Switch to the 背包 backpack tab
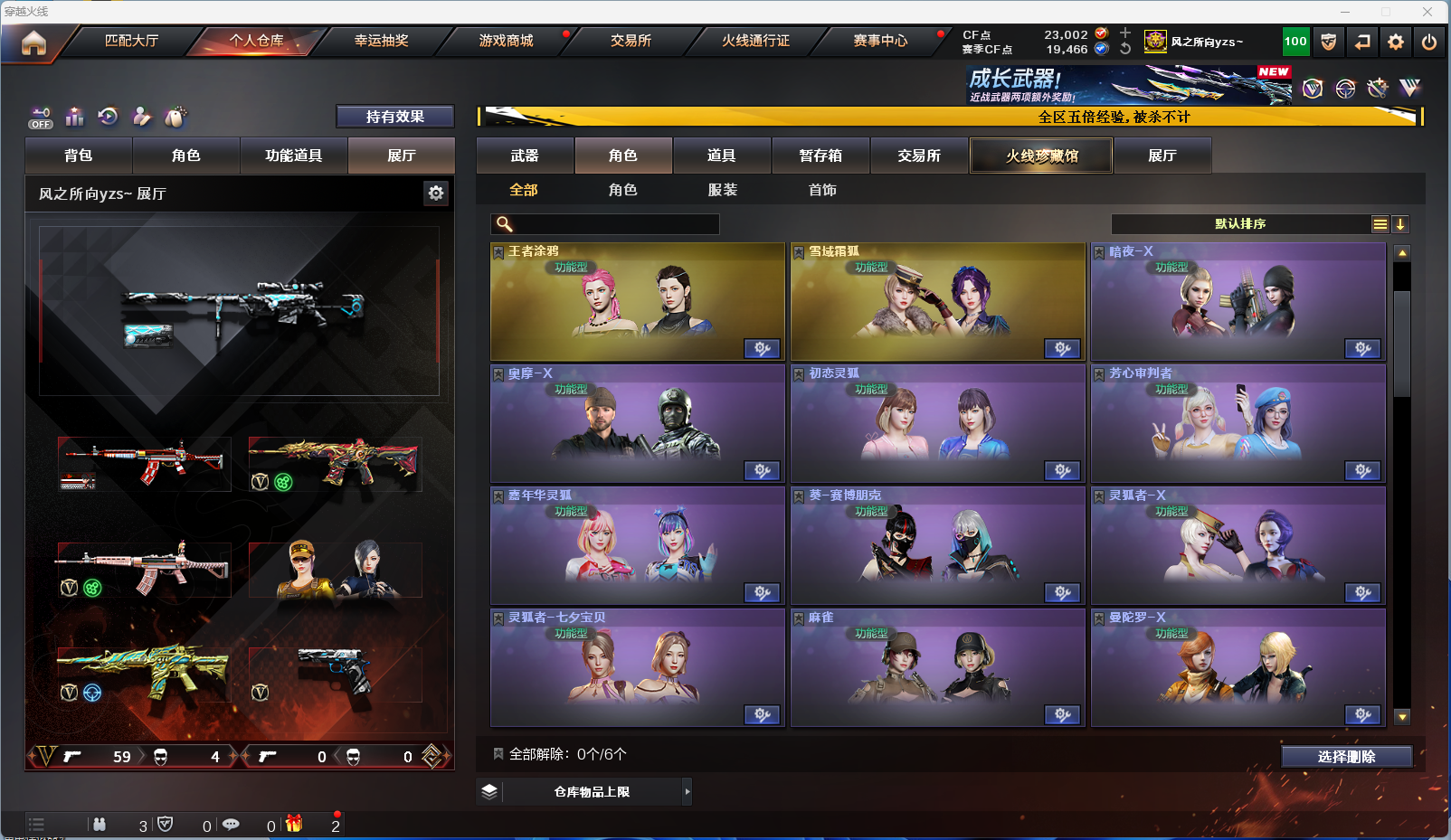The image size is (1451, 840). (x=79, y=156)
